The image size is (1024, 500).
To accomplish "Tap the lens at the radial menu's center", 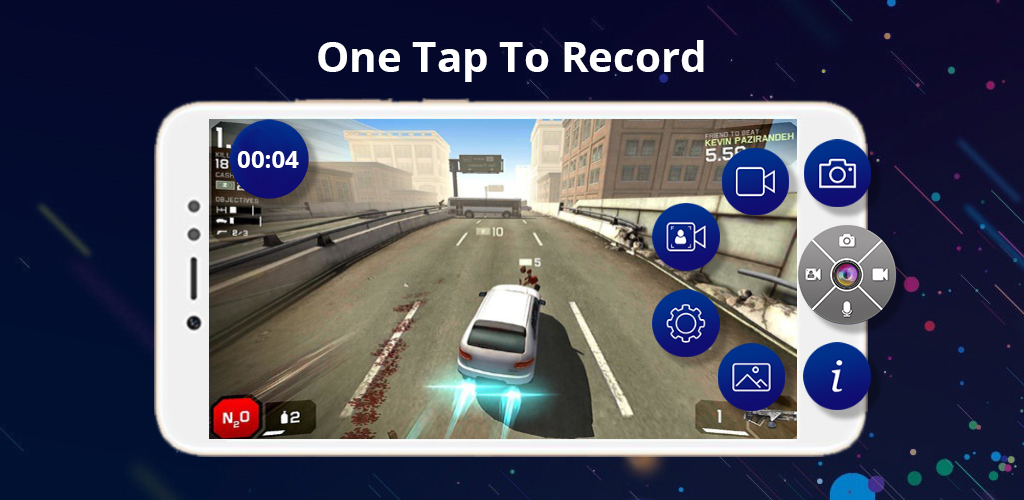I will pos(846,274).
